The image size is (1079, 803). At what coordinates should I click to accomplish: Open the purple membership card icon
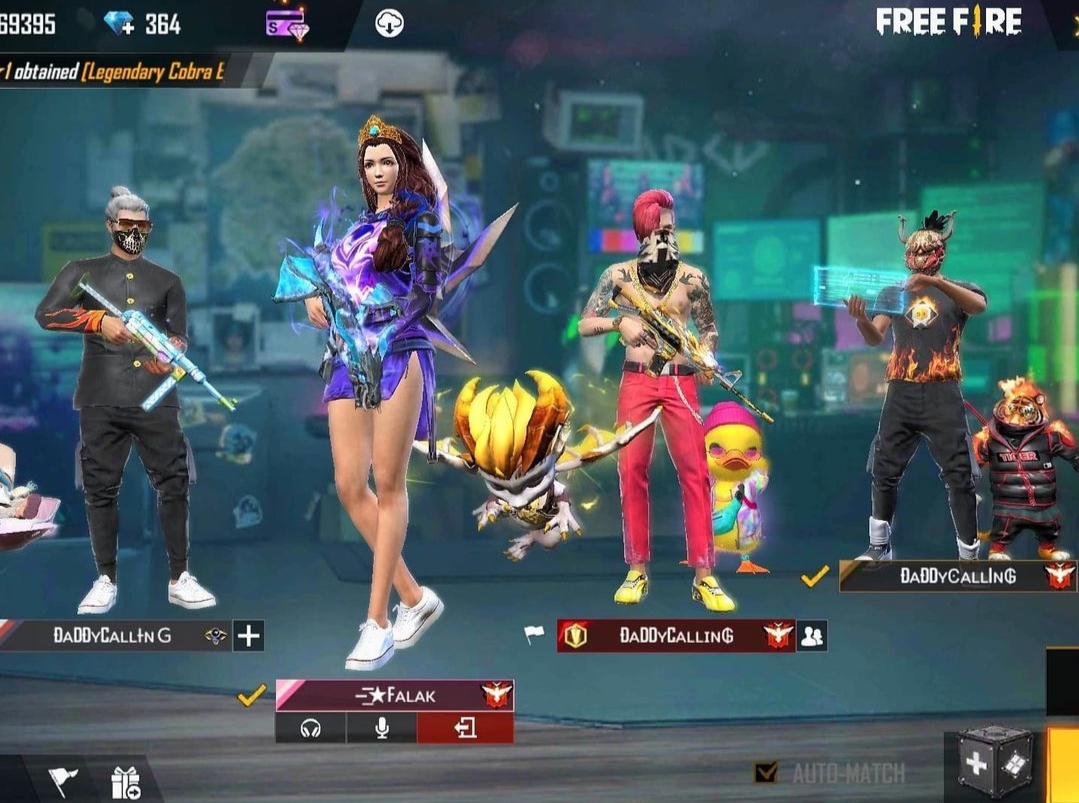click(x=287, y=23)
